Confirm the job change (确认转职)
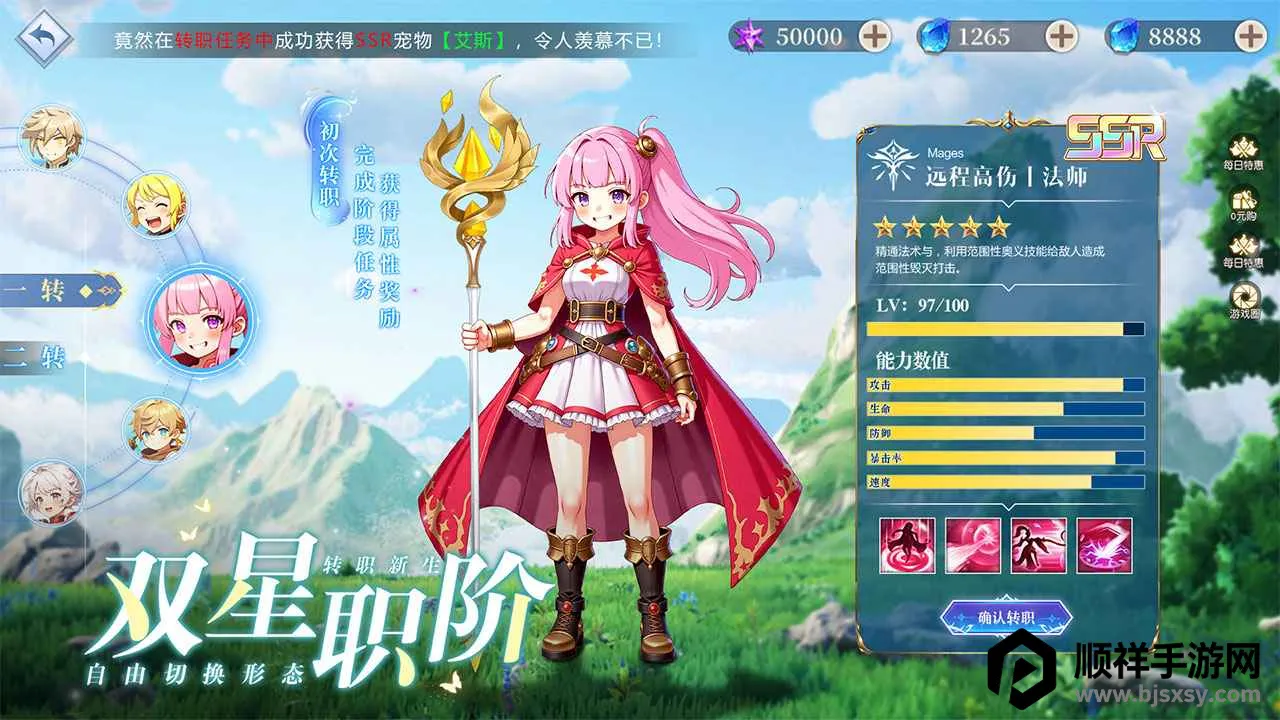The width and height of the screenshot is (1280, 720). pyautogui.click(x=1006, y=617)
